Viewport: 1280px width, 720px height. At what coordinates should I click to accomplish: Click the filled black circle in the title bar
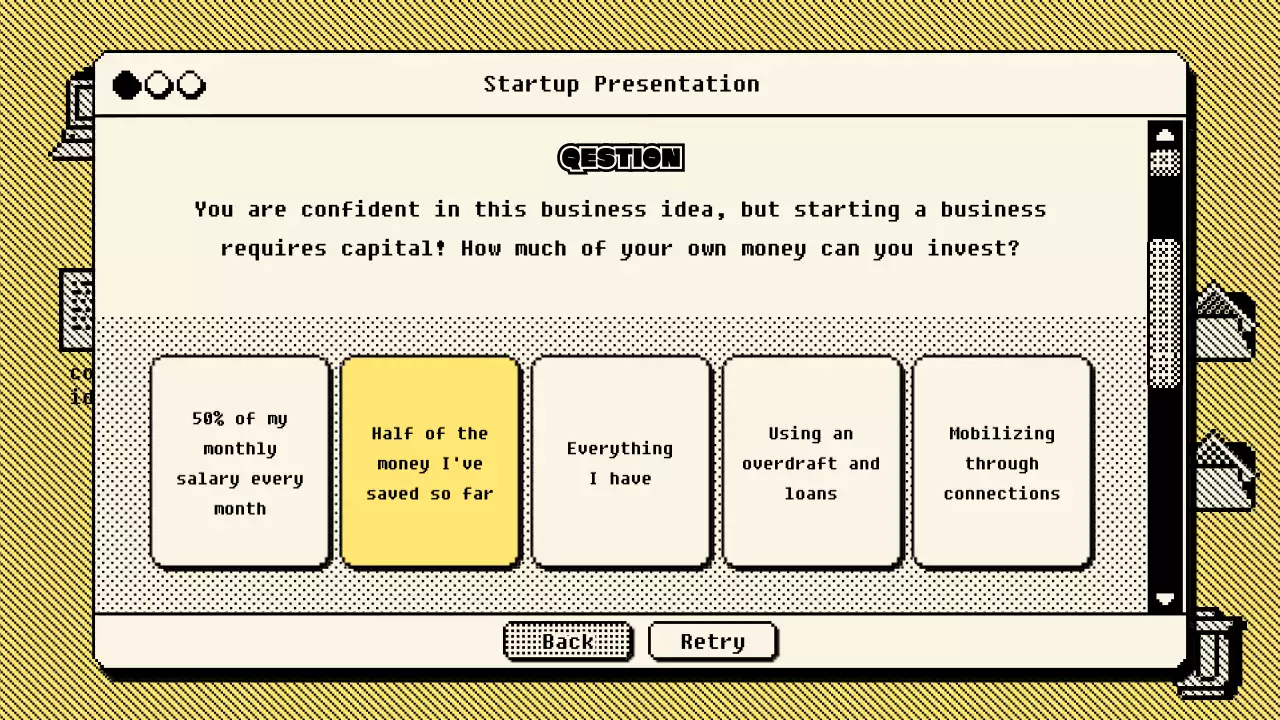coord(126,85)
